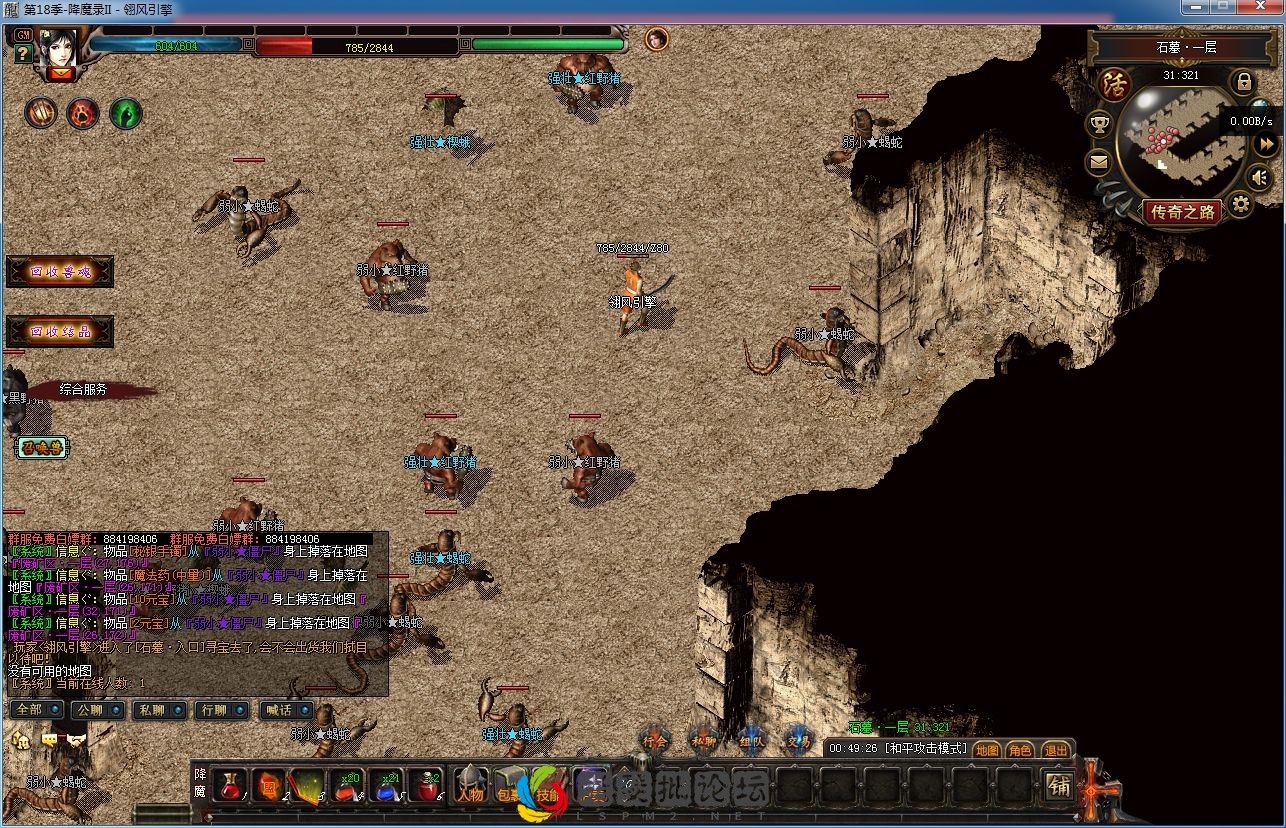Click the red 活 activity icon
1286x828 pixels.
tap(1113, 85)
